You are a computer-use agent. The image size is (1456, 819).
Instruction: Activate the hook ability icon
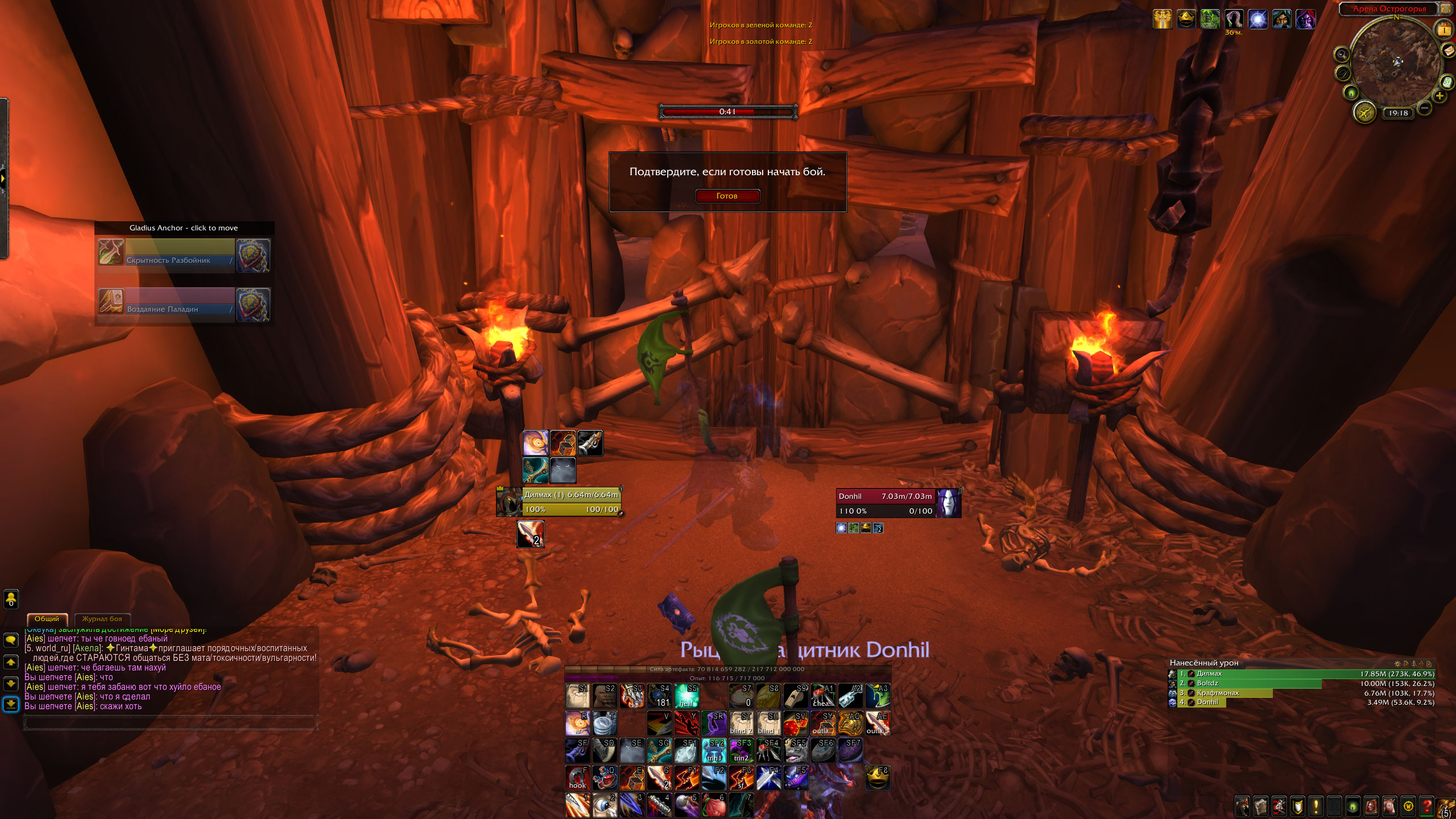click(577, 777)
